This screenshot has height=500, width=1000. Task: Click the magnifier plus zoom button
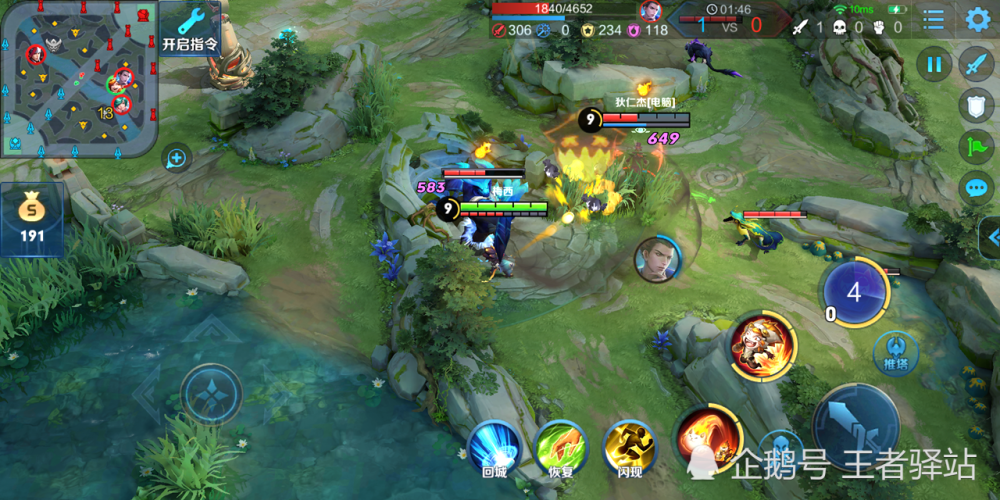tap(176, 157)
